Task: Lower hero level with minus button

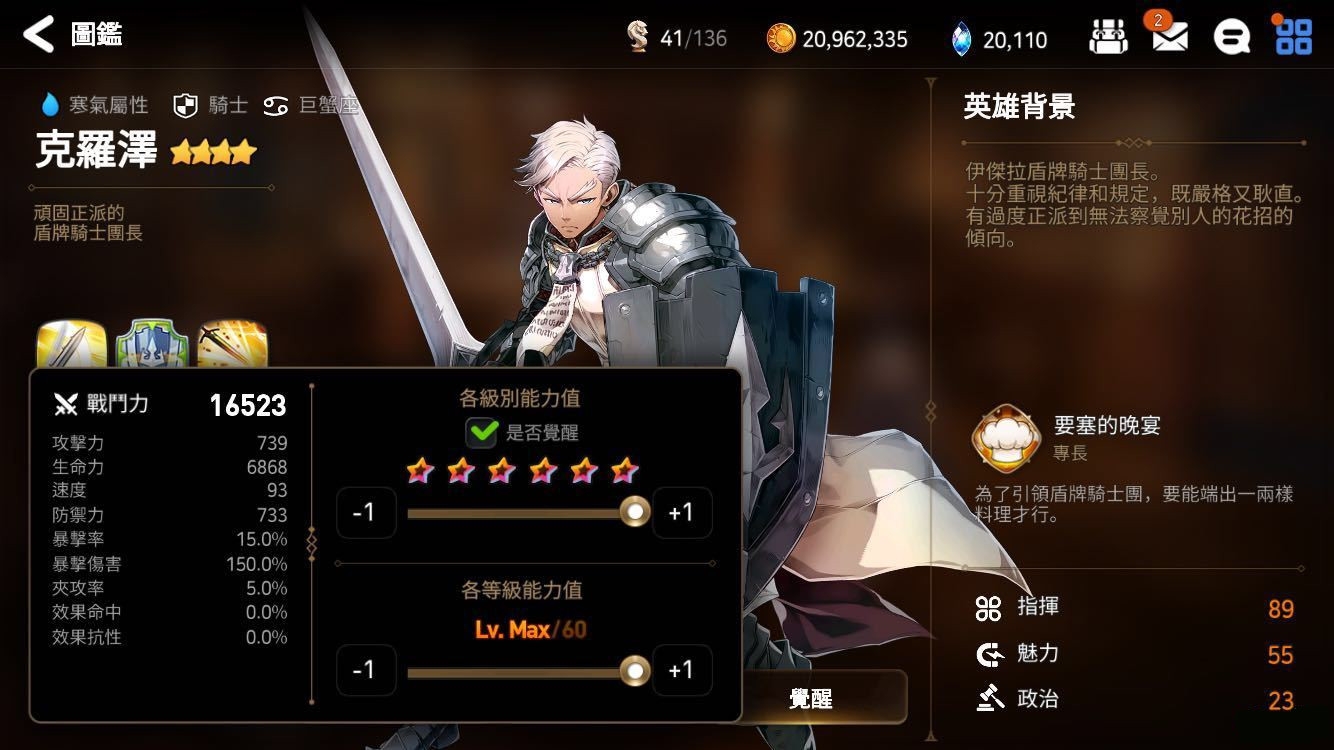Action: (x=365, y=670)
